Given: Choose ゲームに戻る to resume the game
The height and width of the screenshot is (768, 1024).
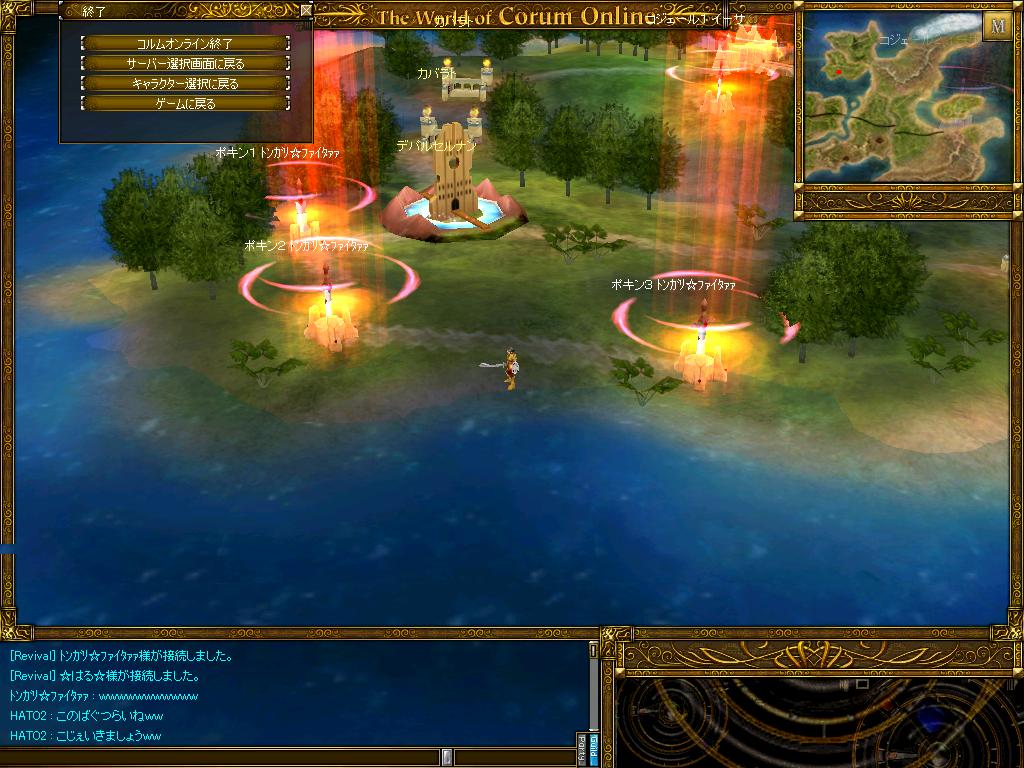Looking at the screenshot, I should click(185, 103).
